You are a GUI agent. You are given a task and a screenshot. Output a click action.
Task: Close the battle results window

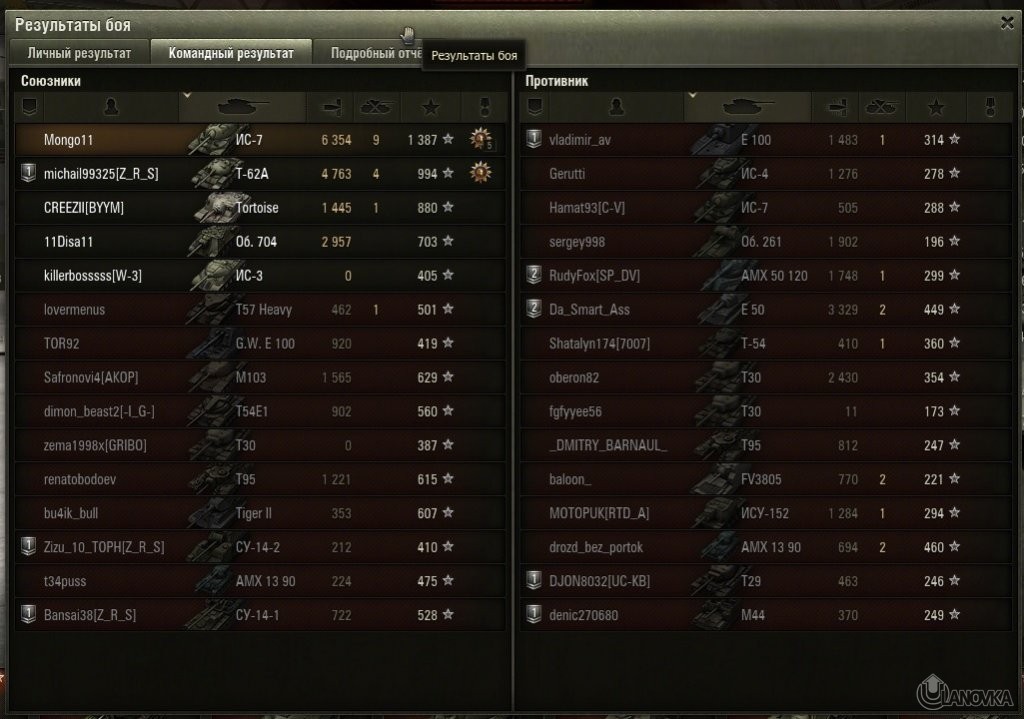pyautogui.click(x=1007, y=22)
